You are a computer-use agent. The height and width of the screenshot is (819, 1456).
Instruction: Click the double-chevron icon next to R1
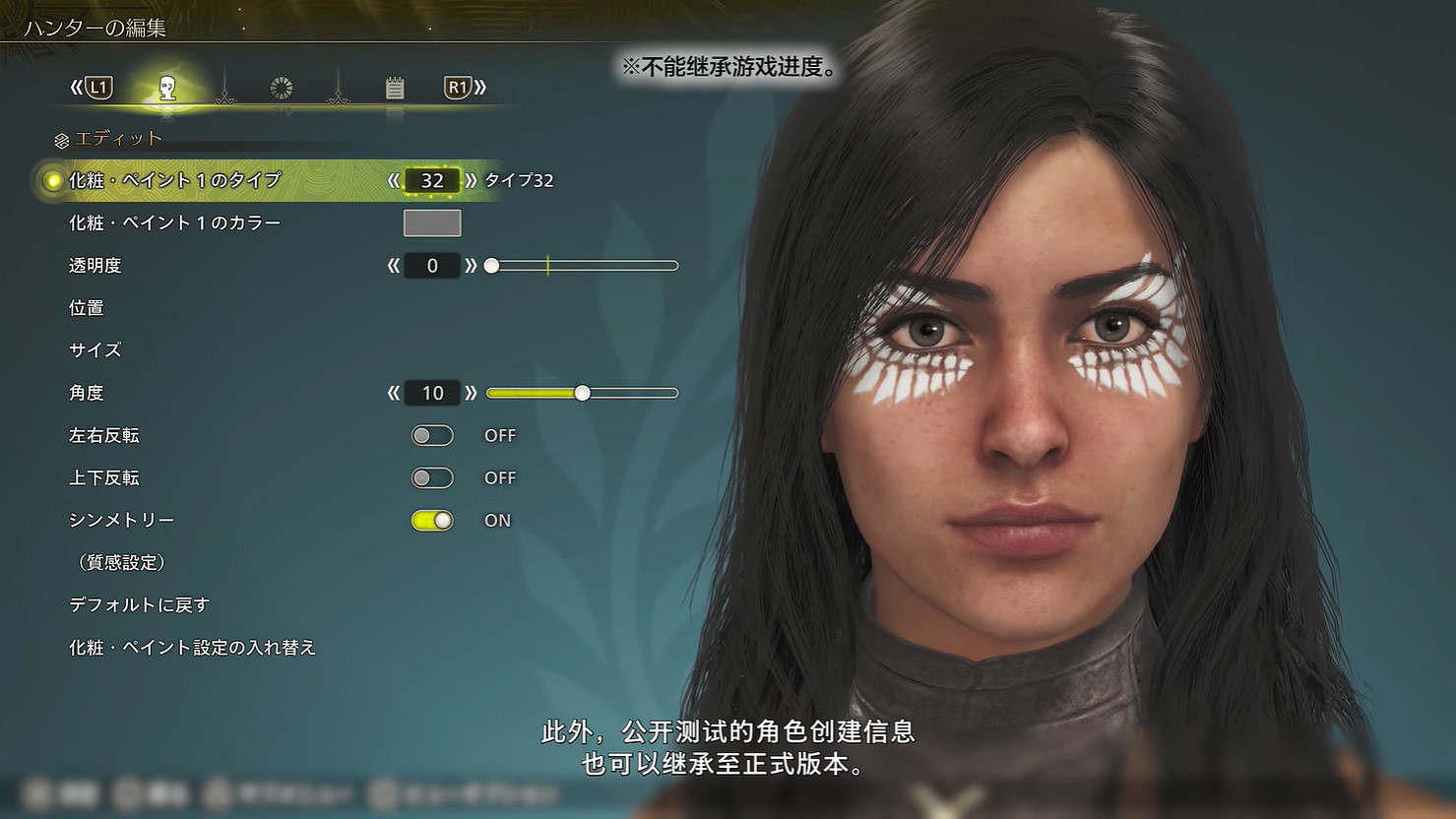(x=479, y=87)
